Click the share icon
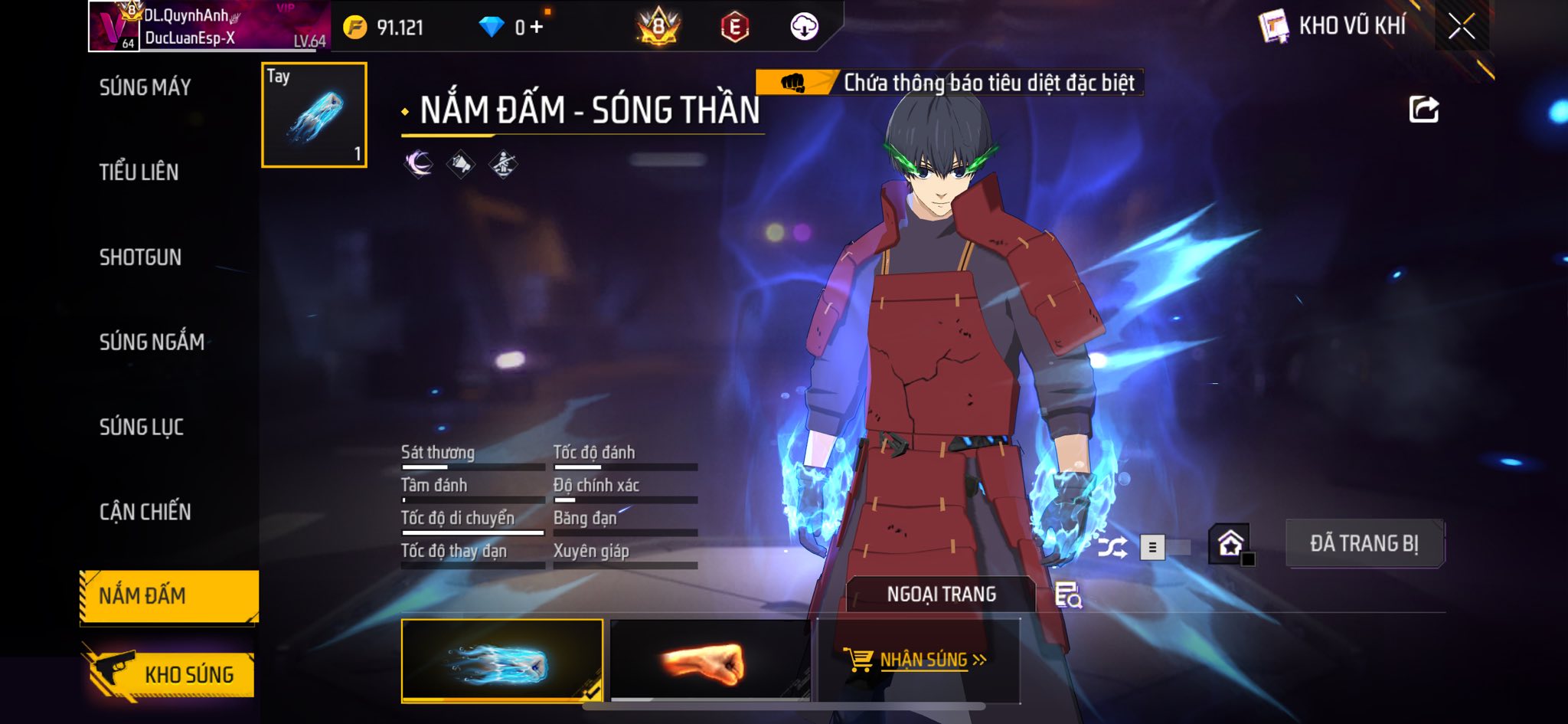 point(1423,110)
